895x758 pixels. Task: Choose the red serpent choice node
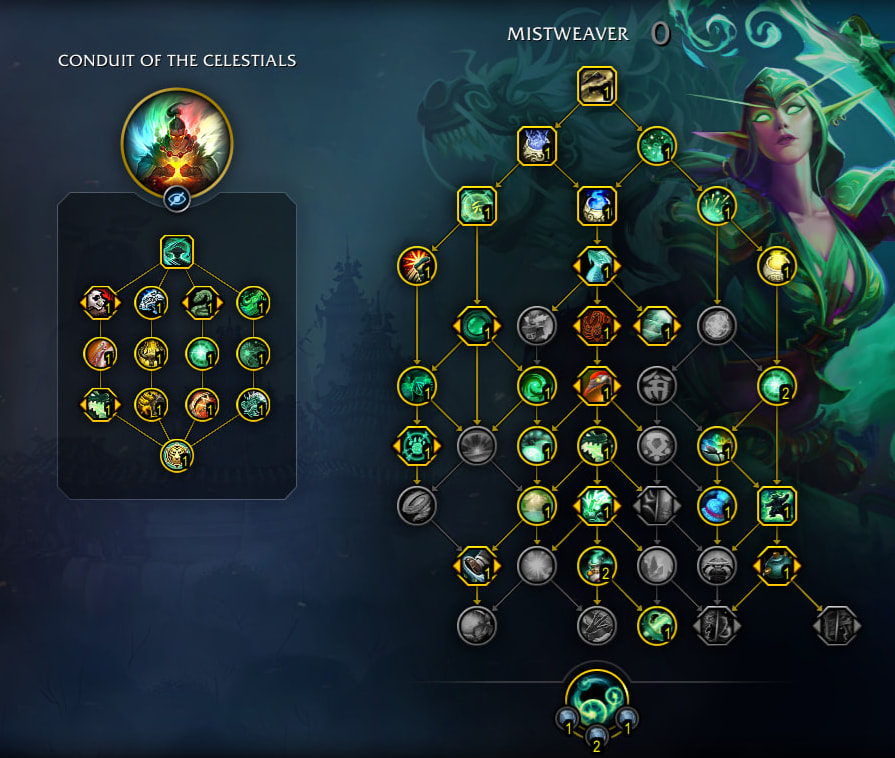[597, 326]
